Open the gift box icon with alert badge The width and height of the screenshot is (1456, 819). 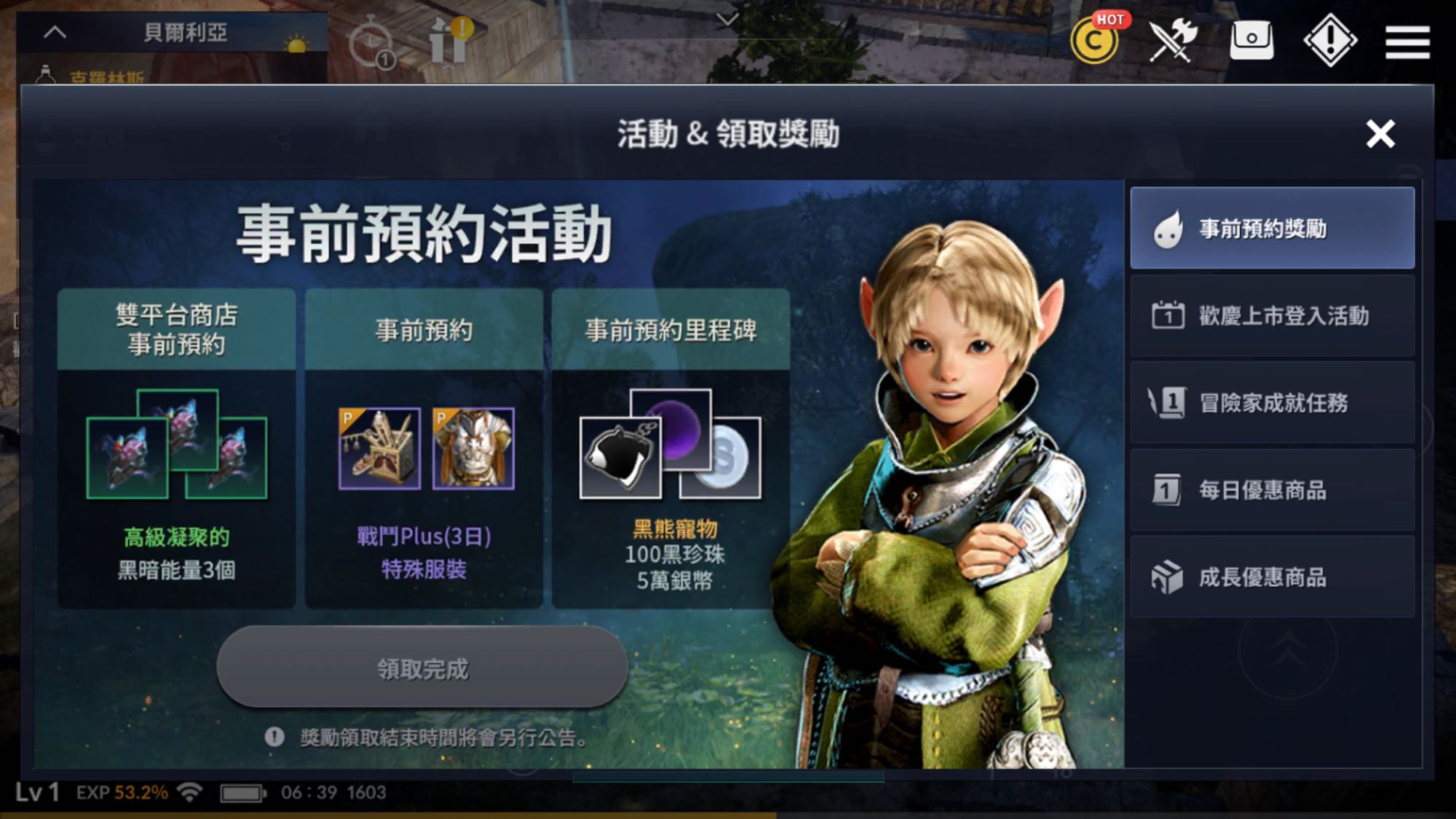(x=447, y=40)
